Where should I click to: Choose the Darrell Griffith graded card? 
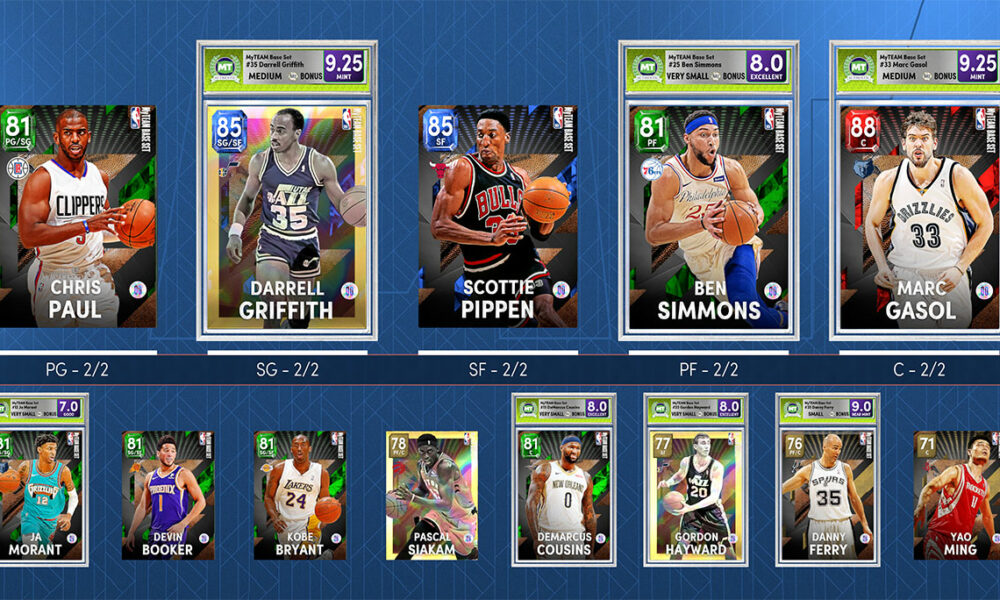[287, 215]
